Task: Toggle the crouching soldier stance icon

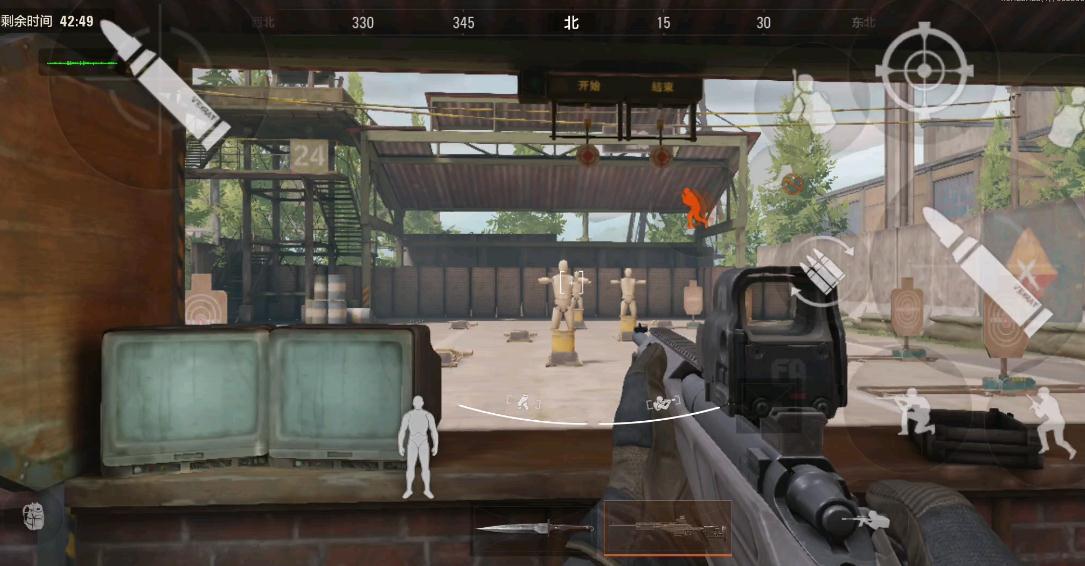Action: (x=913, y=411)
